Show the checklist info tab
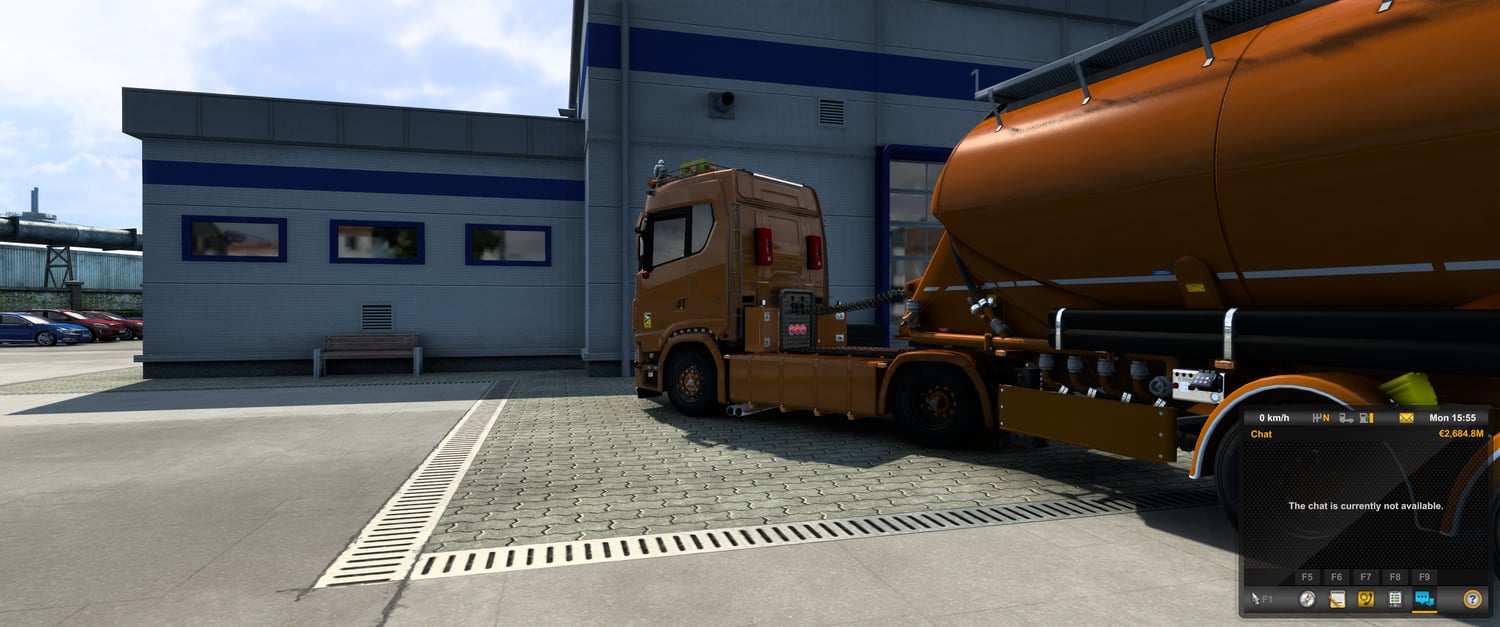This screenshot has height=627, width=1500. [1395, 599]
